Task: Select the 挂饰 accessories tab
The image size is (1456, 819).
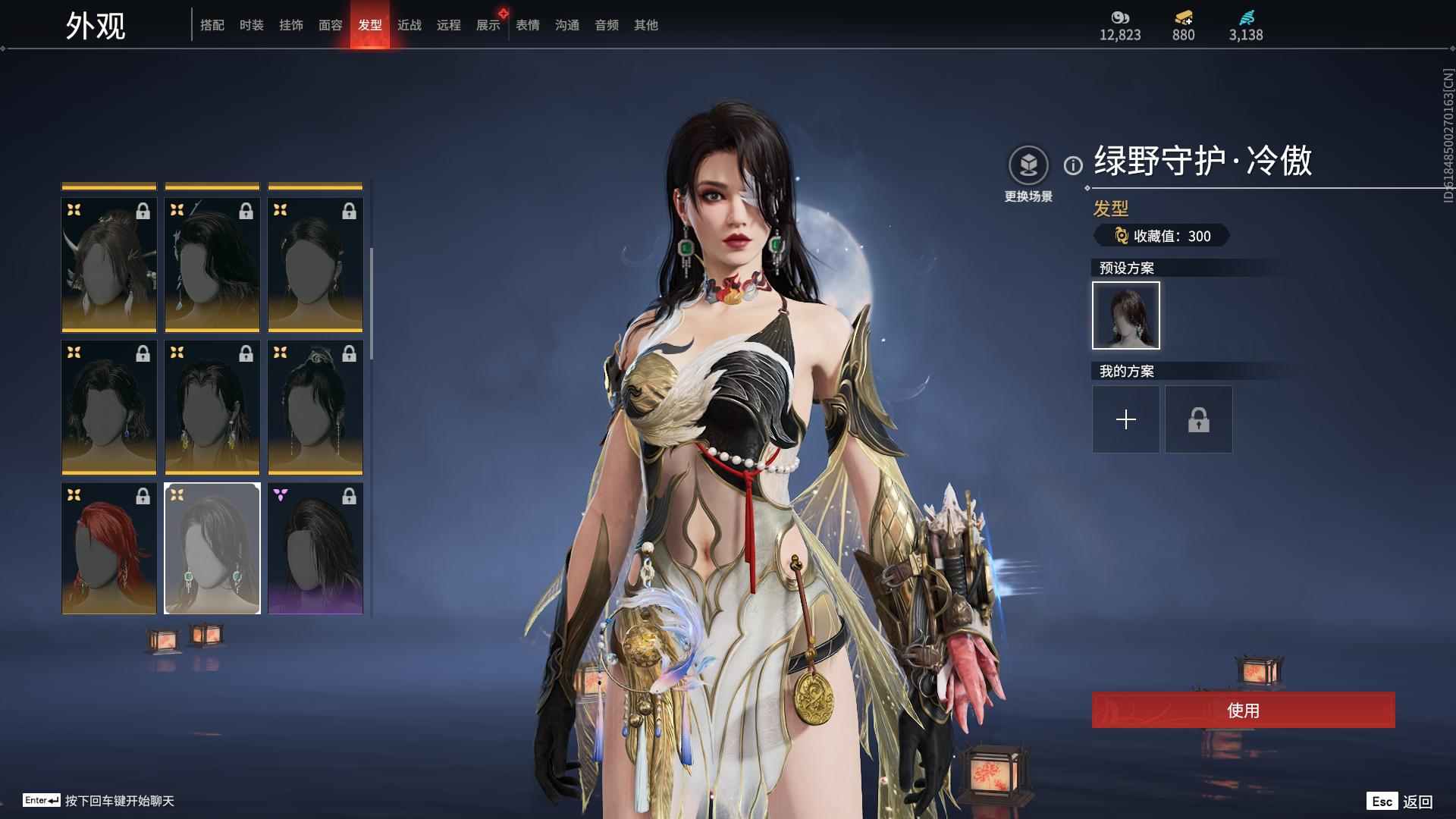Action: tap(291, 25)
